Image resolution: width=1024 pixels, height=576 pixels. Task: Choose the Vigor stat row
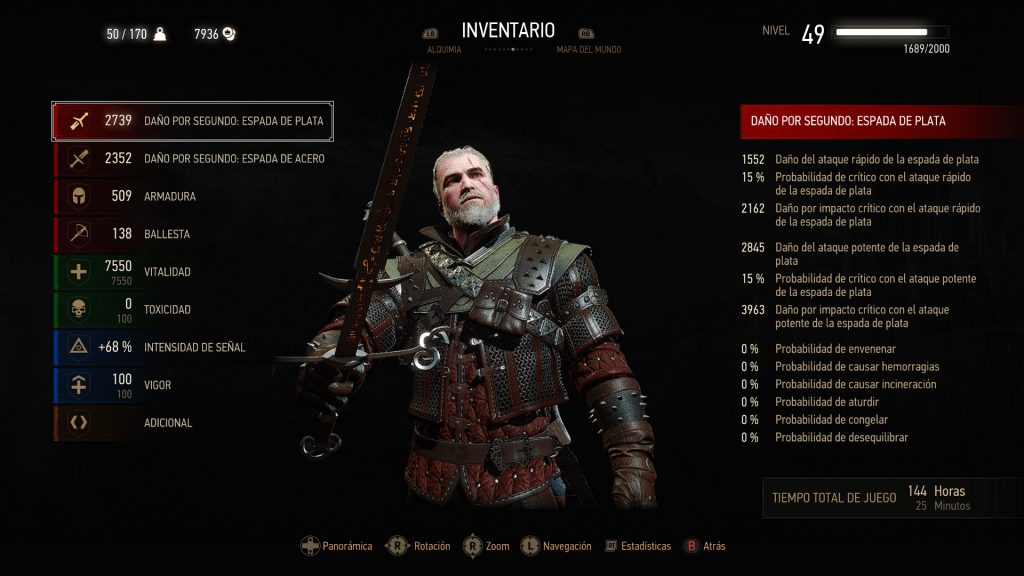[192, 385]
